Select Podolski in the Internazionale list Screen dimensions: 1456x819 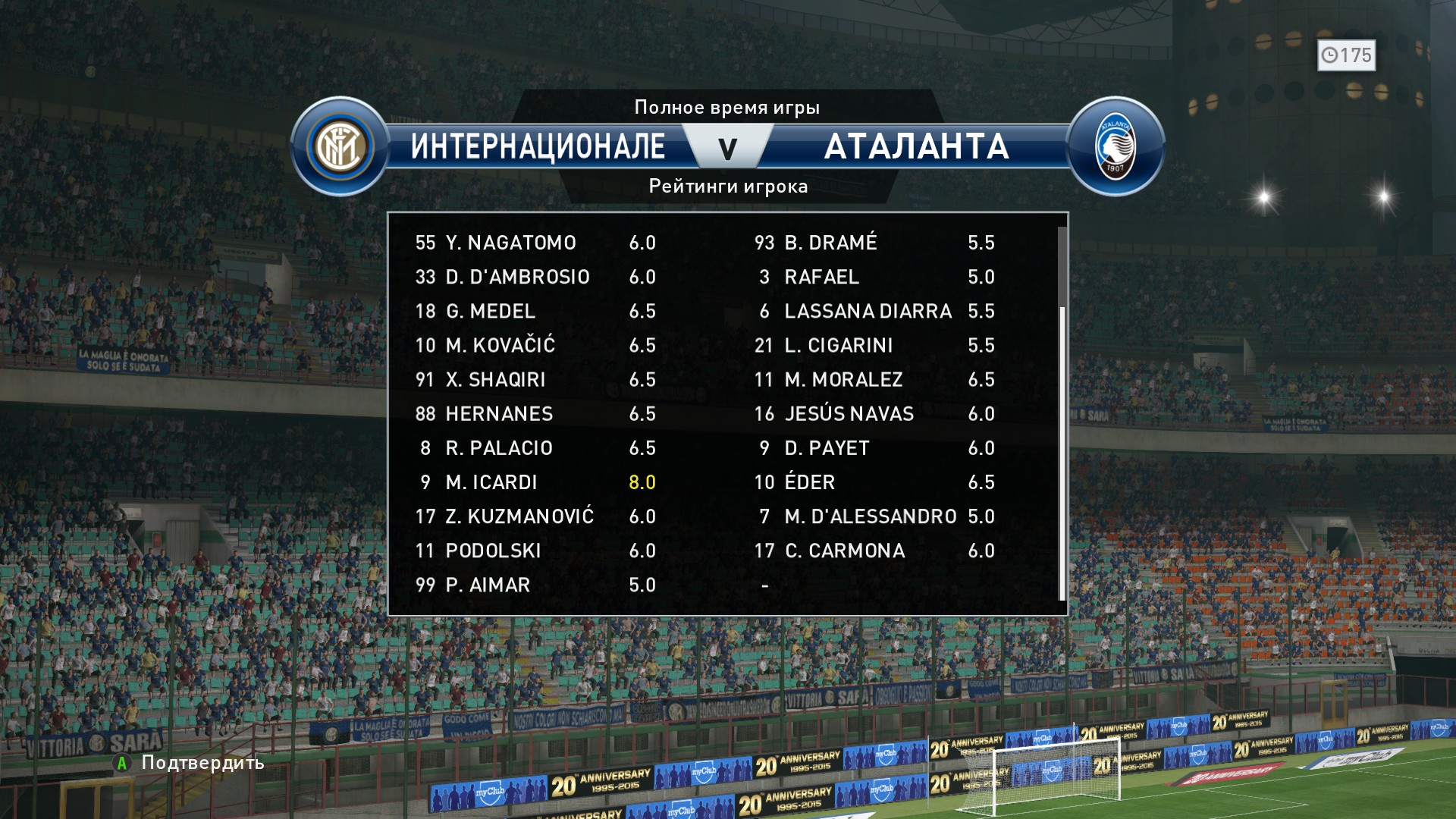click(x=535, y=551)
